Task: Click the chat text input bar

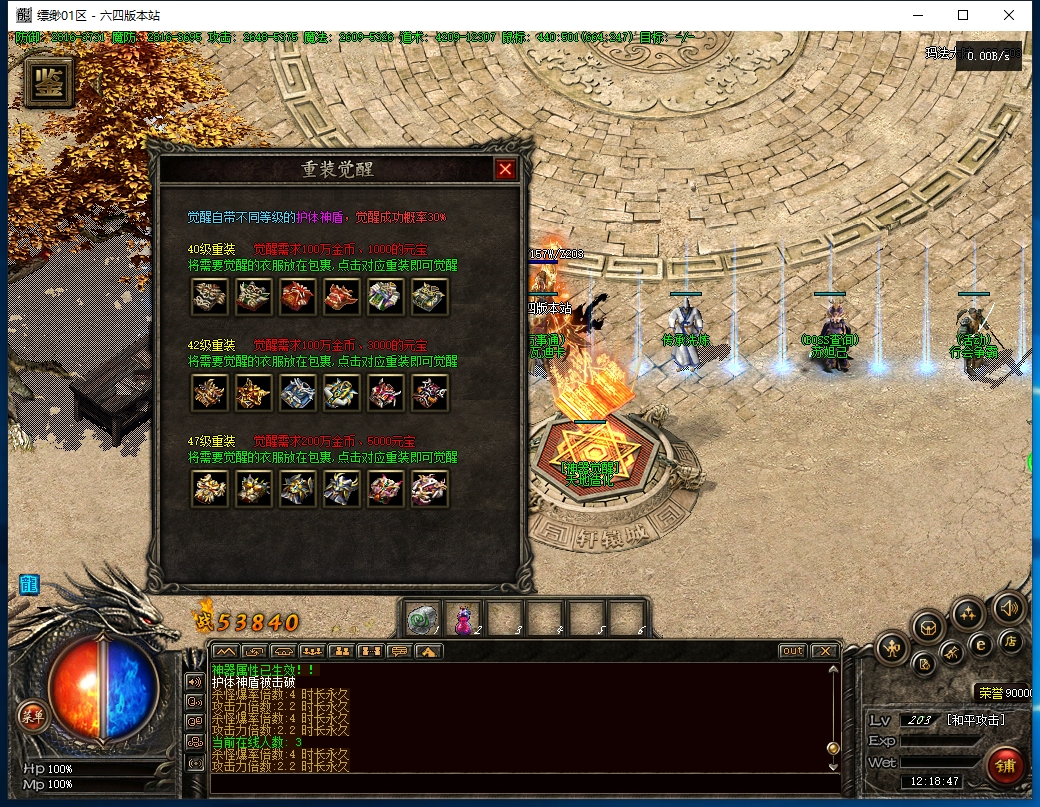Action: (x=520, y=781)
